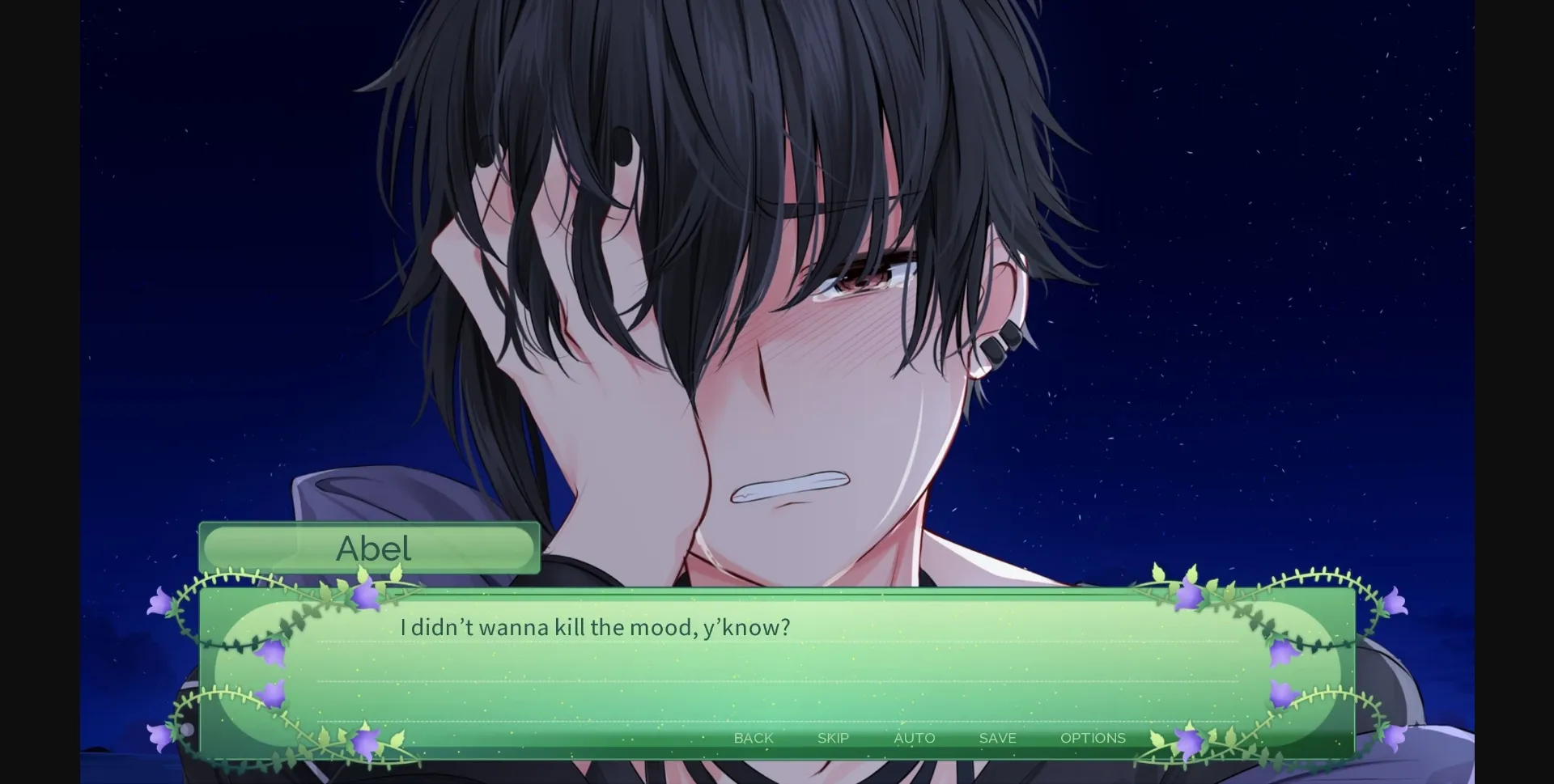Screen dimensions: 1554x784
Task: Click the BACK option to rewind dialogue
Action: coord(753,737)
